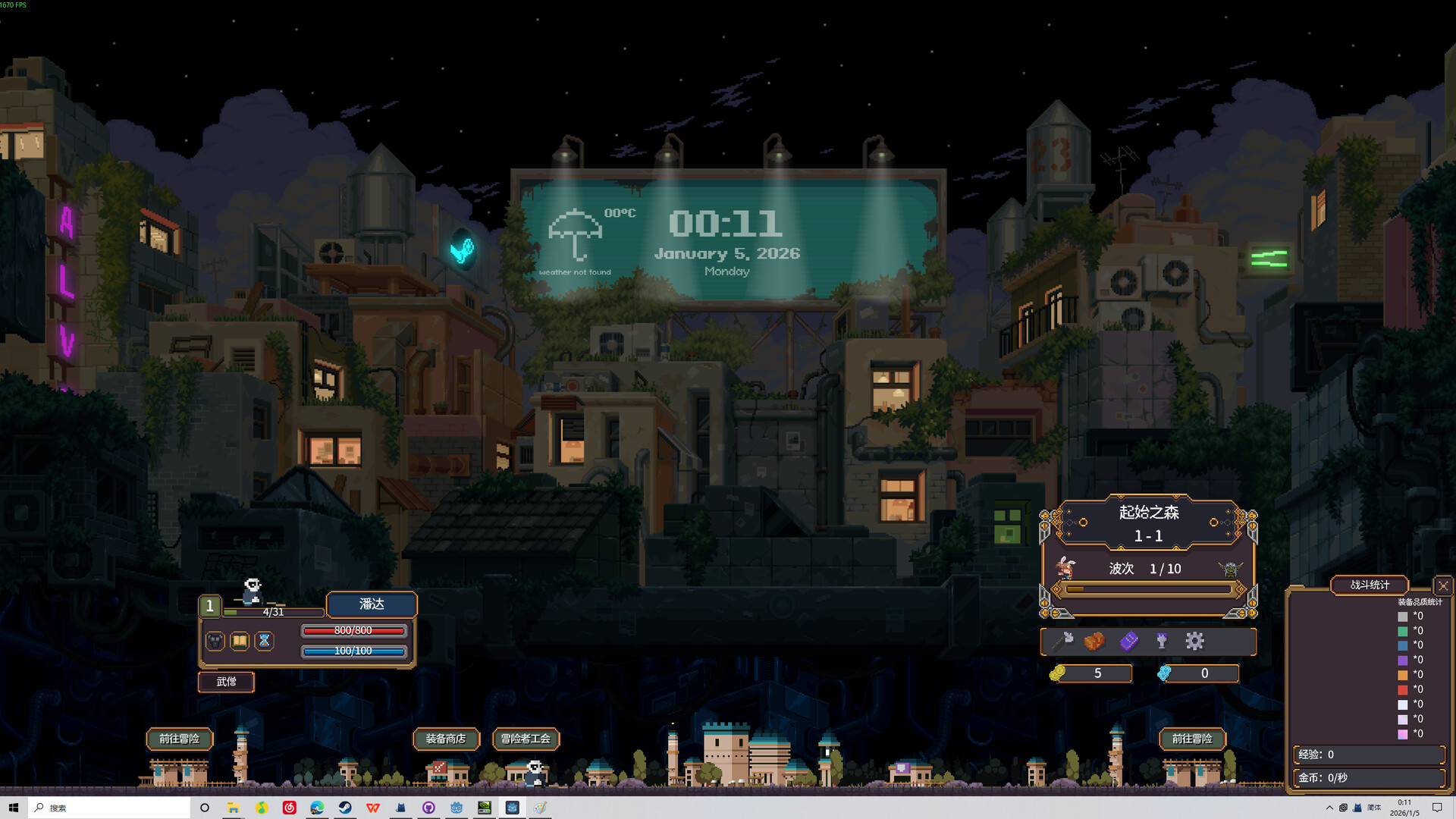This screenshot has width=1456, height=819.
Task: Open the 装备商店 shop button
Action: (446, 739)
